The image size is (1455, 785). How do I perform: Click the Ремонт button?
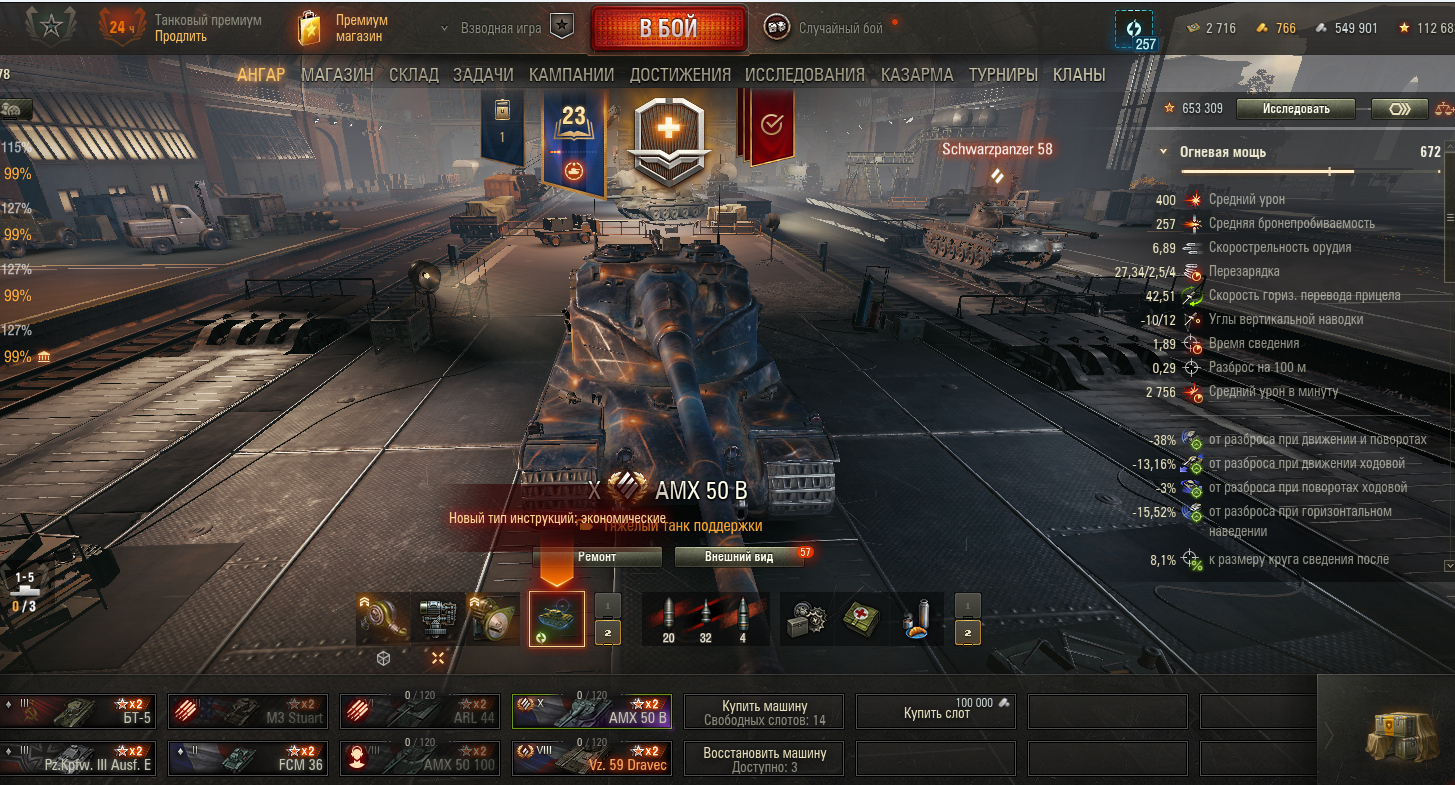(597, 557)
